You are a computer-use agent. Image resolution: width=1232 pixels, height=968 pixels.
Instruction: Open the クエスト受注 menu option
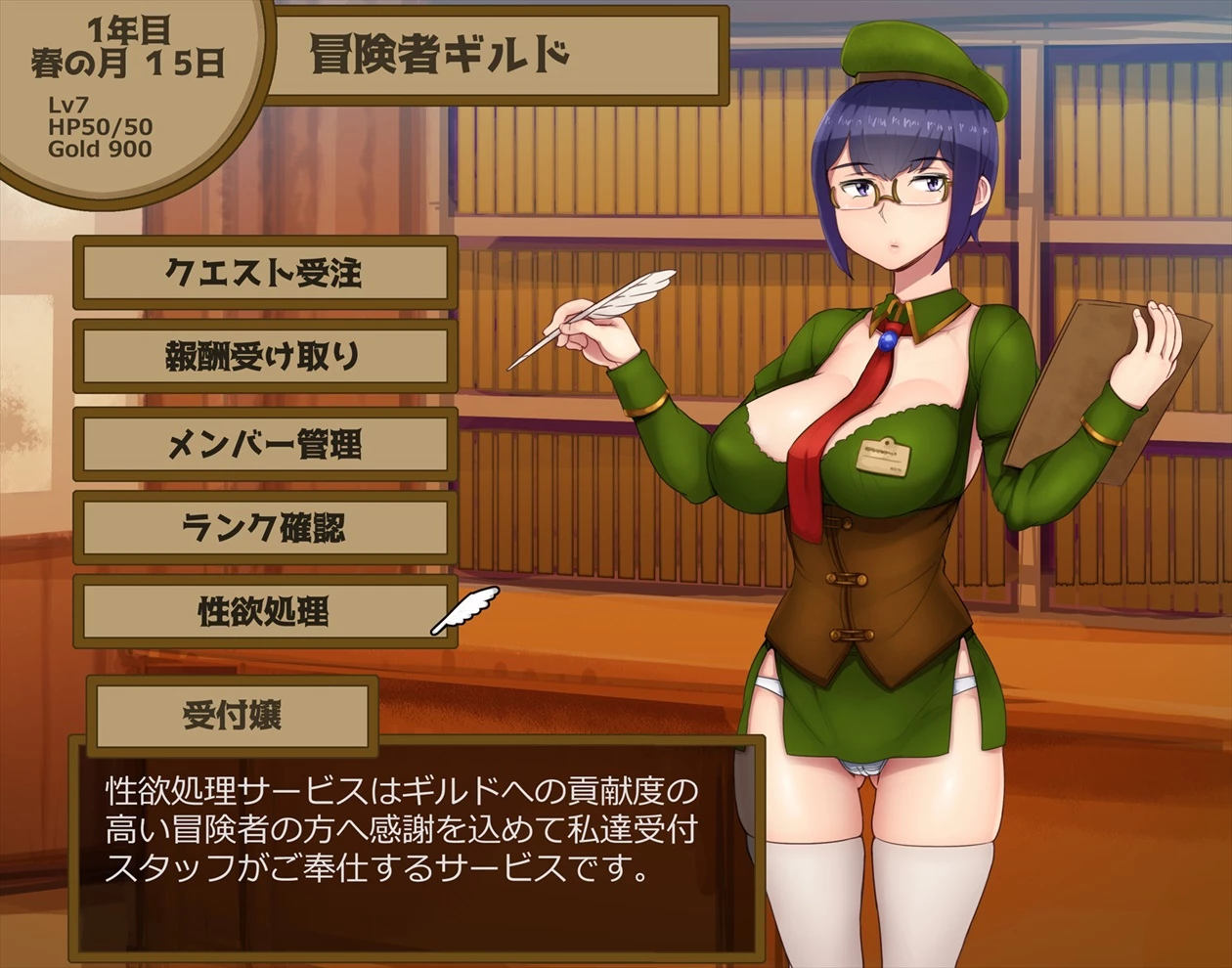click(264, 273)
